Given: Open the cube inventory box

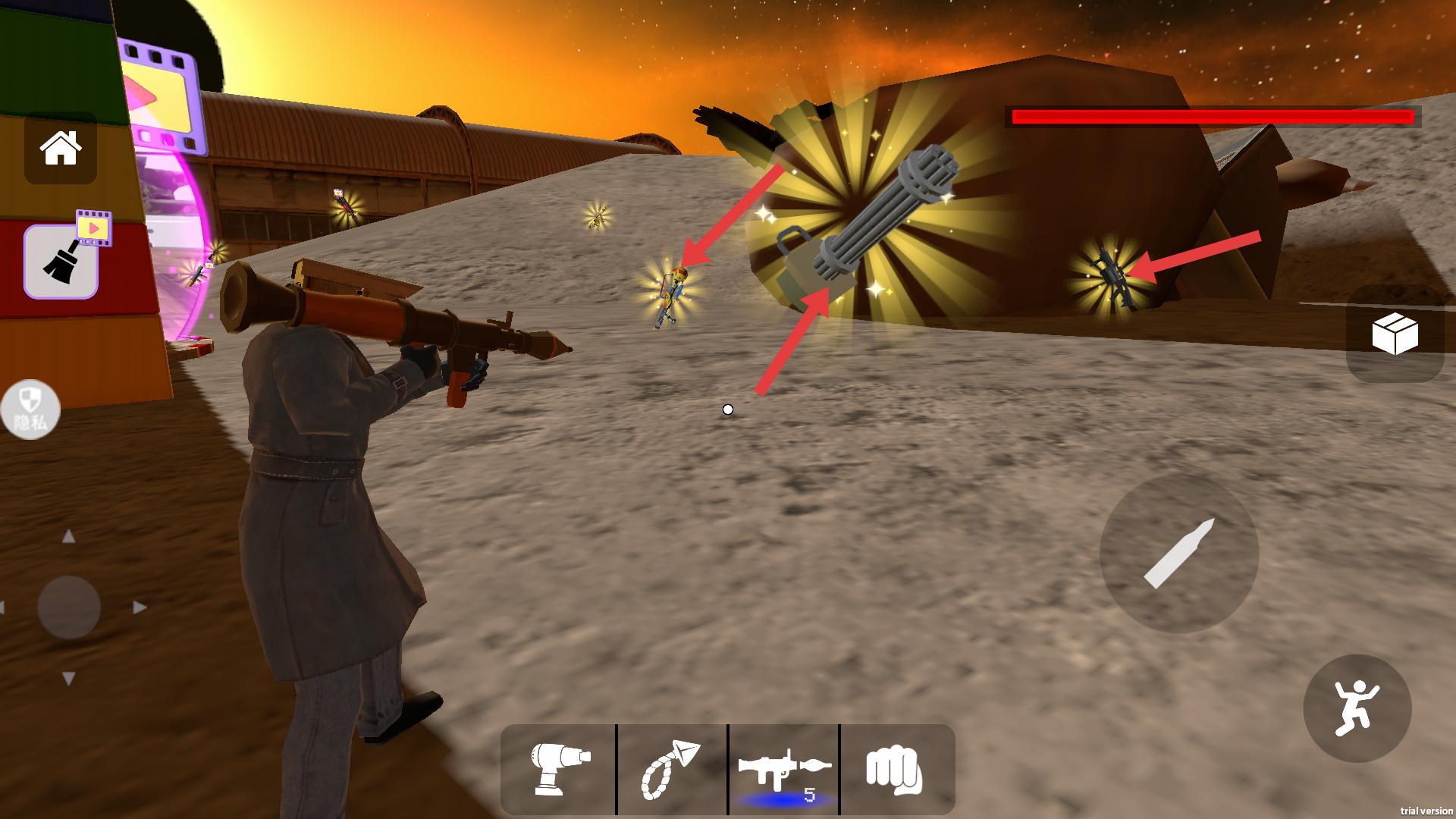Looking at the screenshot, I should click(x=1395, y=334).
